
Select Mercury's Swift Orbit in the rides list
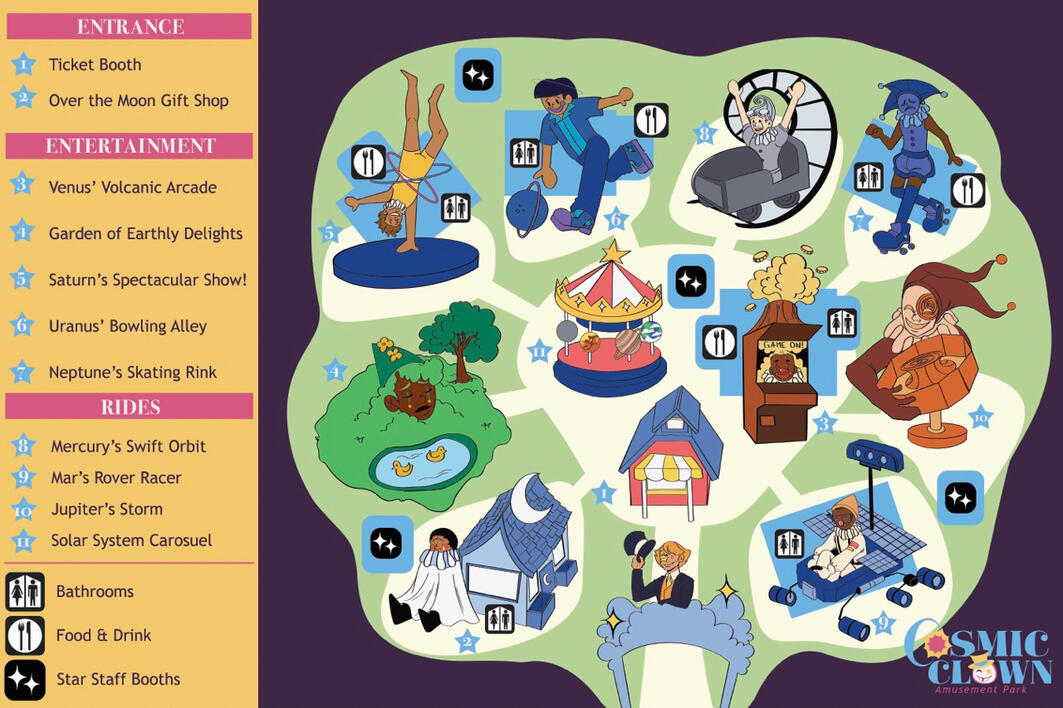[x=128, y=446]
